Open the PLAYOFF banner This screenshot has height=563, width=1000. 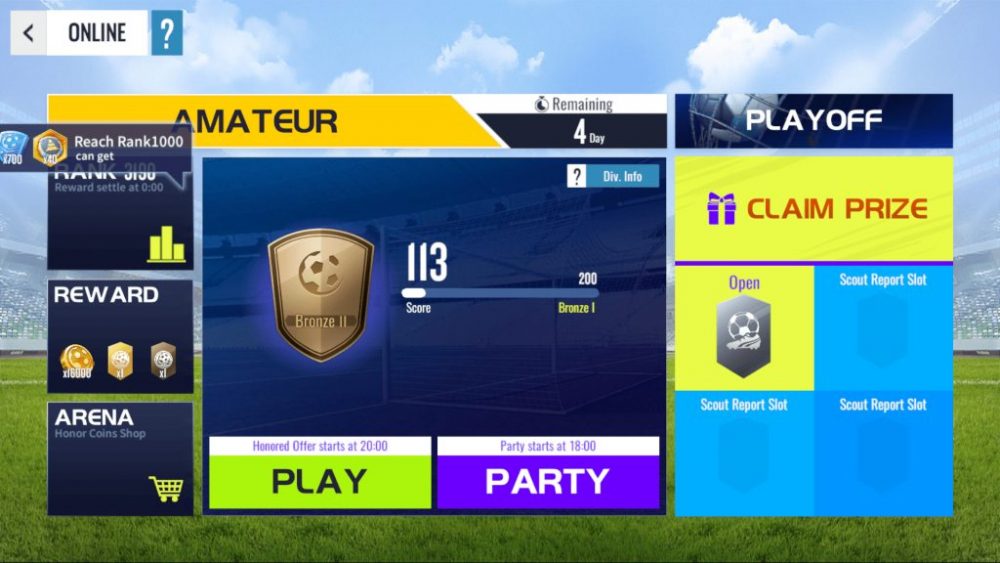pyautogui.click(x=813, y=121)
